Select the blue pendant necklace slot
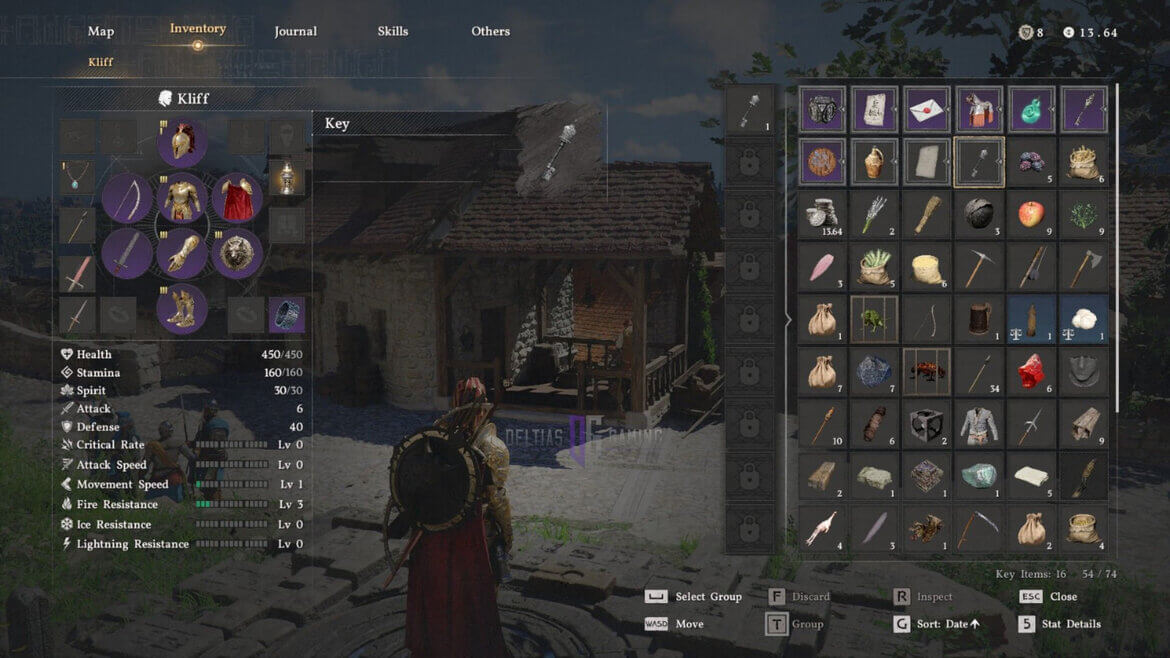1170x658 pixels. click(x=77, y=177)
